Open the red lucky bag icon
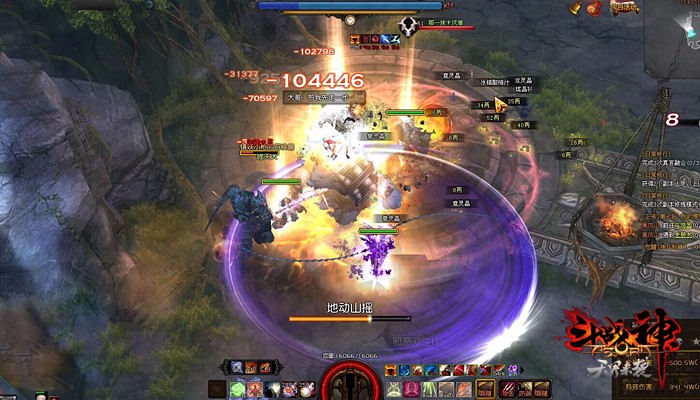The width and height of the screenshot is (700, 400). click(595, 9)
